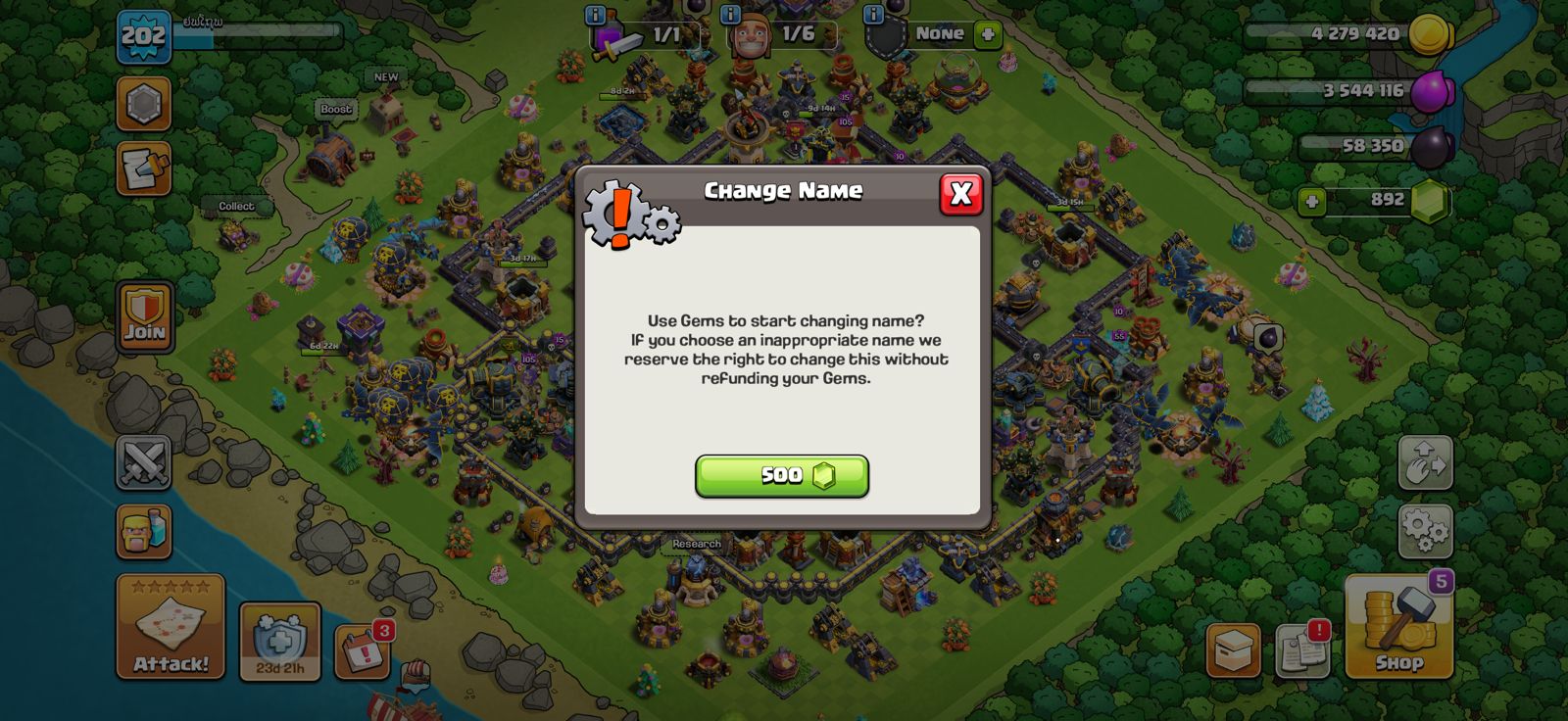Confirm name change for 500 Gems
This screenshot has width=1568, height=721.
[781, 477]
